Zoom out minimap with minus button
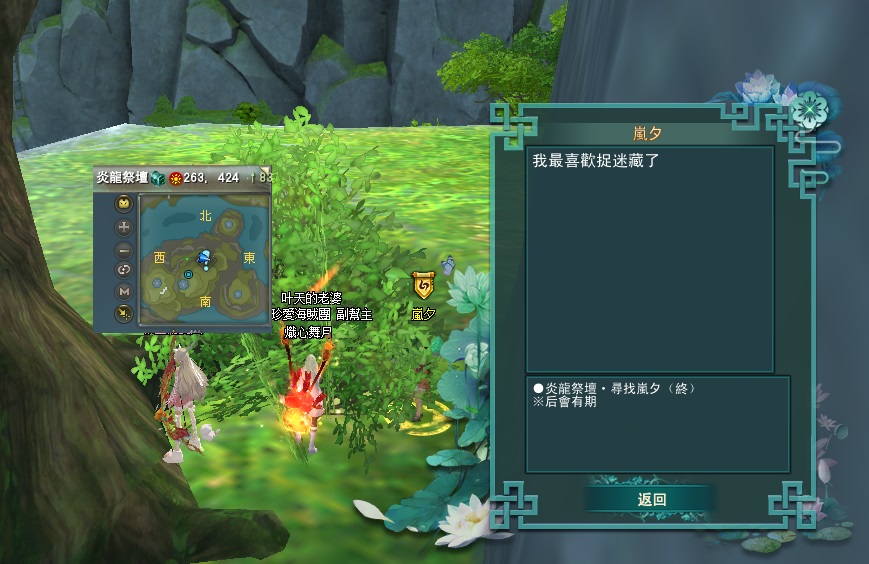The height and width of the screenshot is (564, 869). pos(124,249)
